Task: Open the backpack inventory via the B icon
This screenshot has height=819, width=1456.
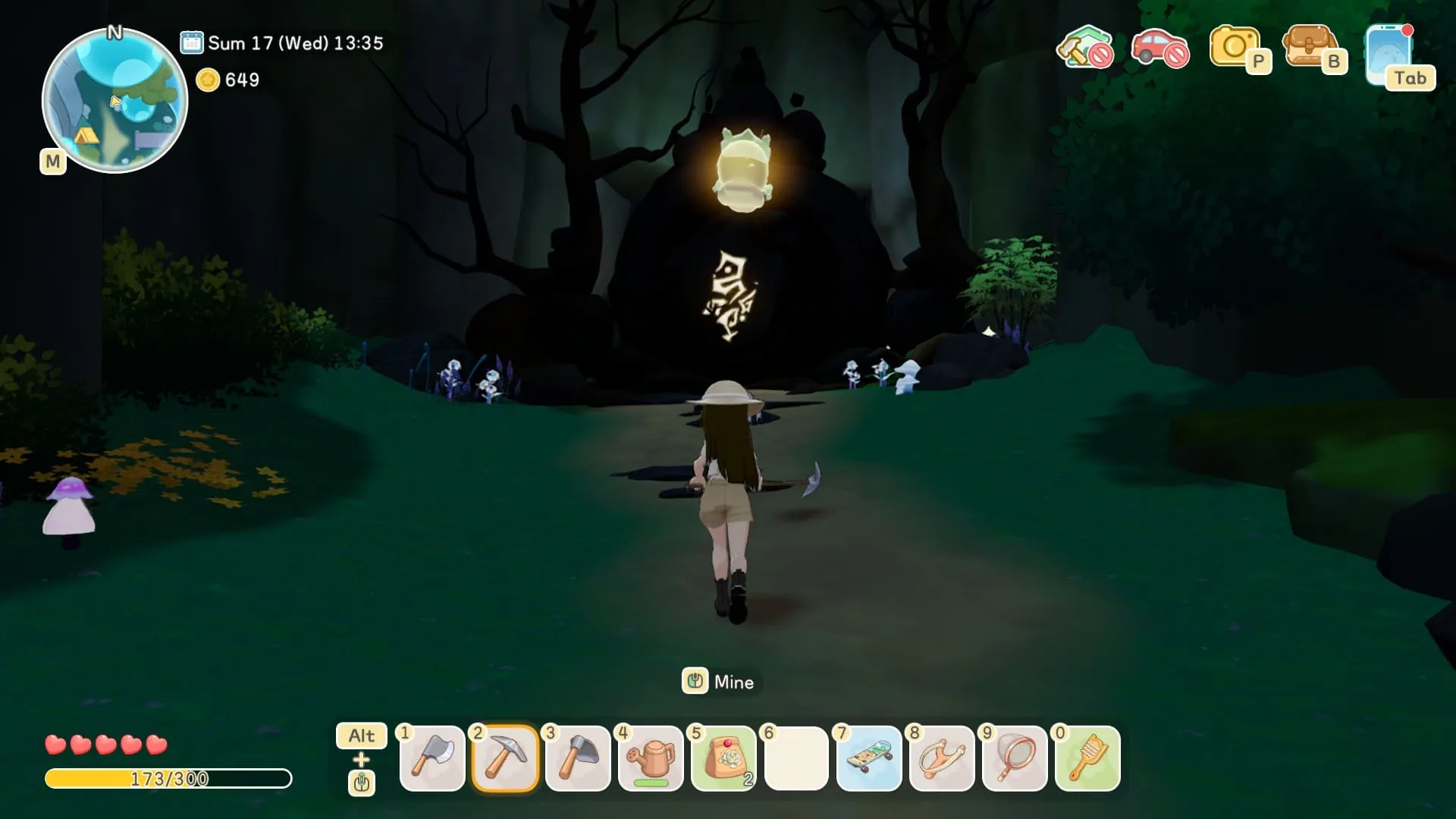Action: pos(1314,49)
